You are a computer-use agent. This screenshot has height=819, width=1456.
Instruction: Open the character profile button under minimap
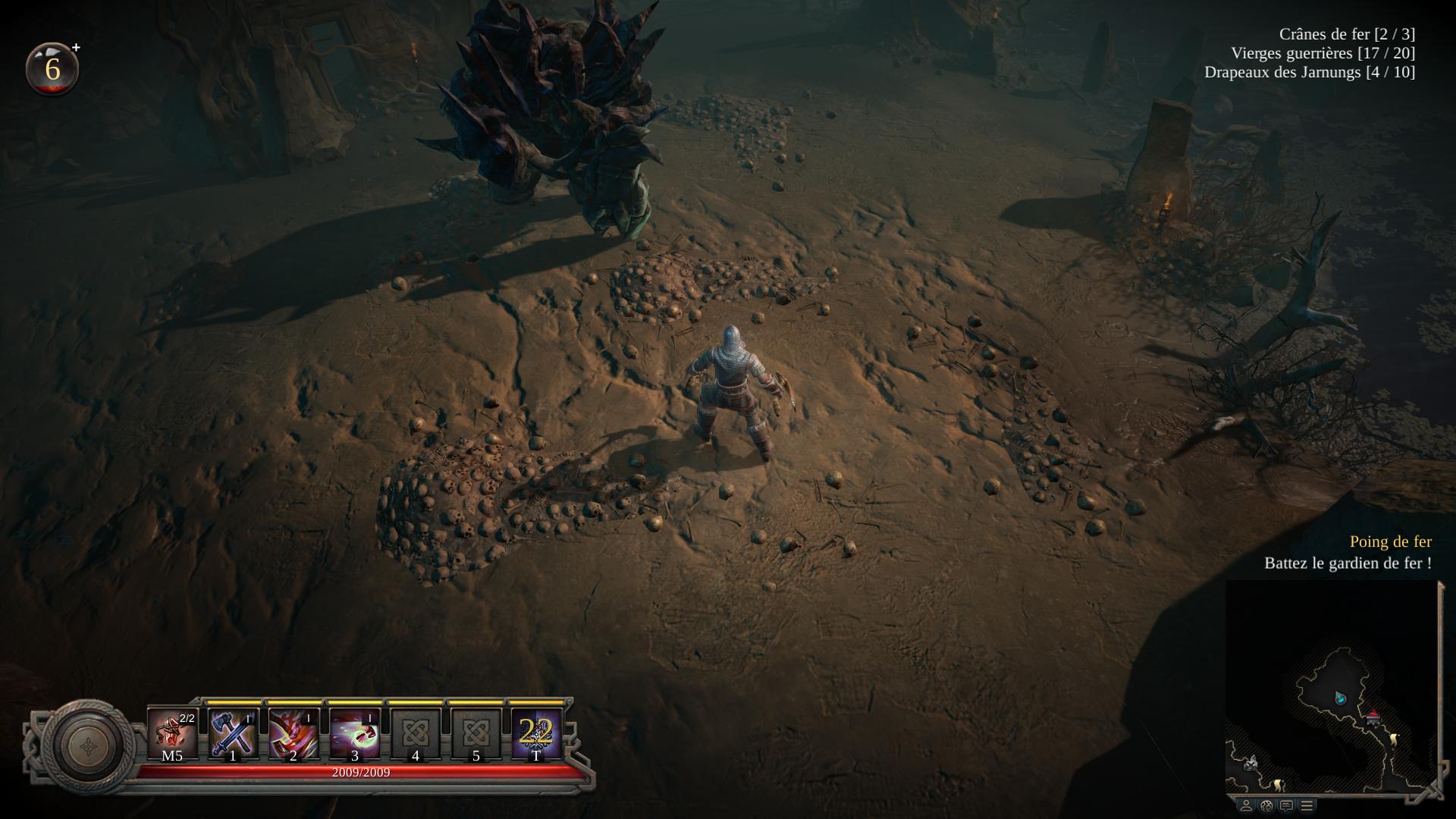point(1246,805)
